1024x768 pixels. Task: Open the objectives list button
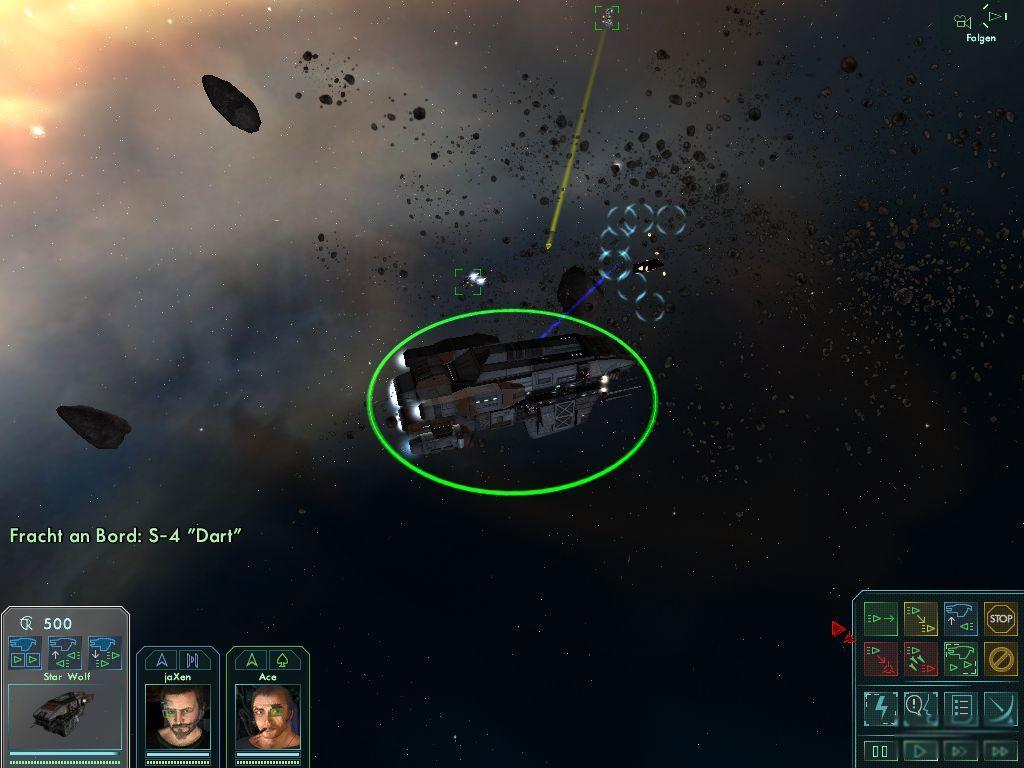pos(960,708)
